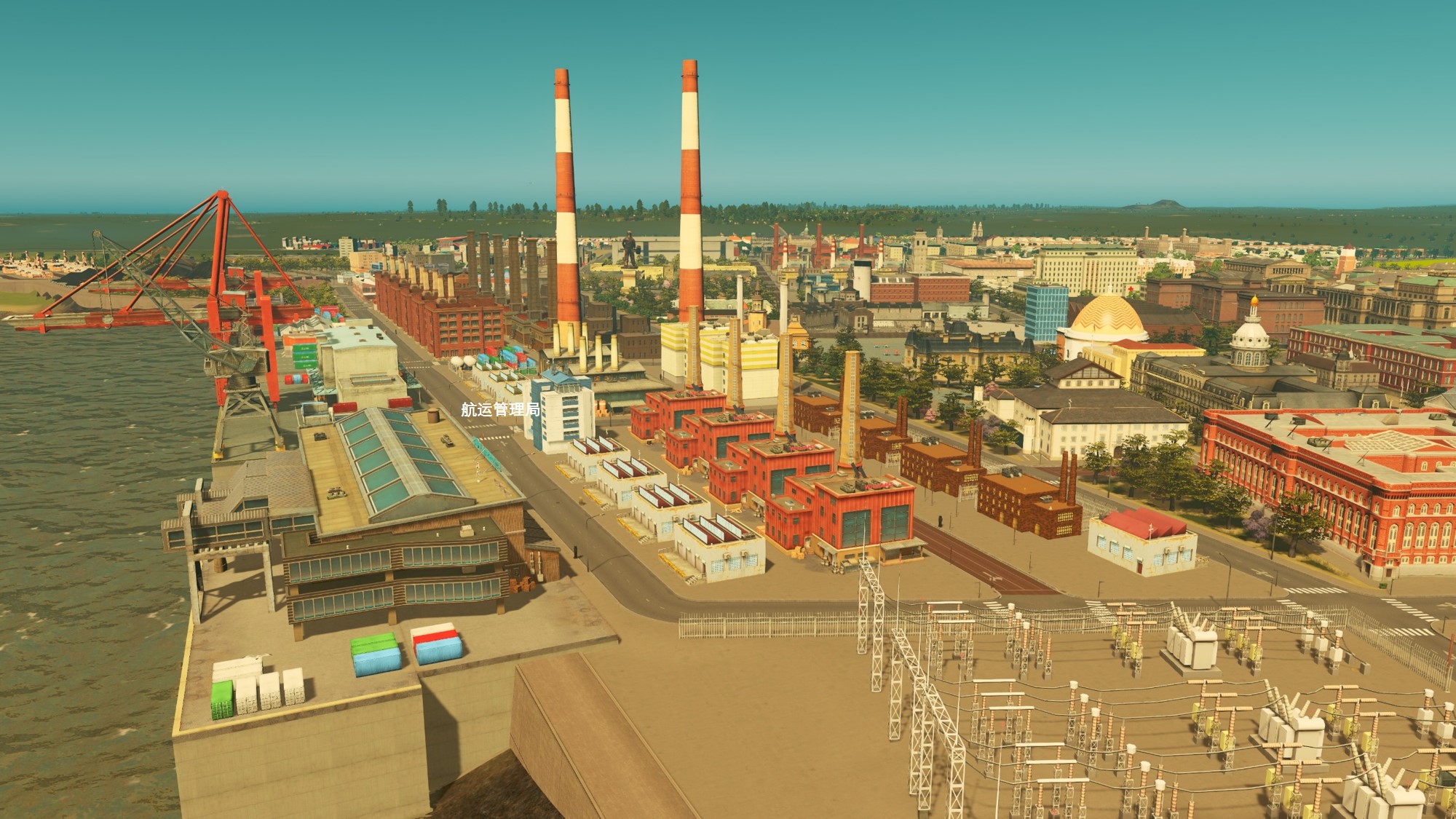Viewport: 1456px width, 819px height.
Task: Select the 航运管理局 name label
Action: click(500, 410)
